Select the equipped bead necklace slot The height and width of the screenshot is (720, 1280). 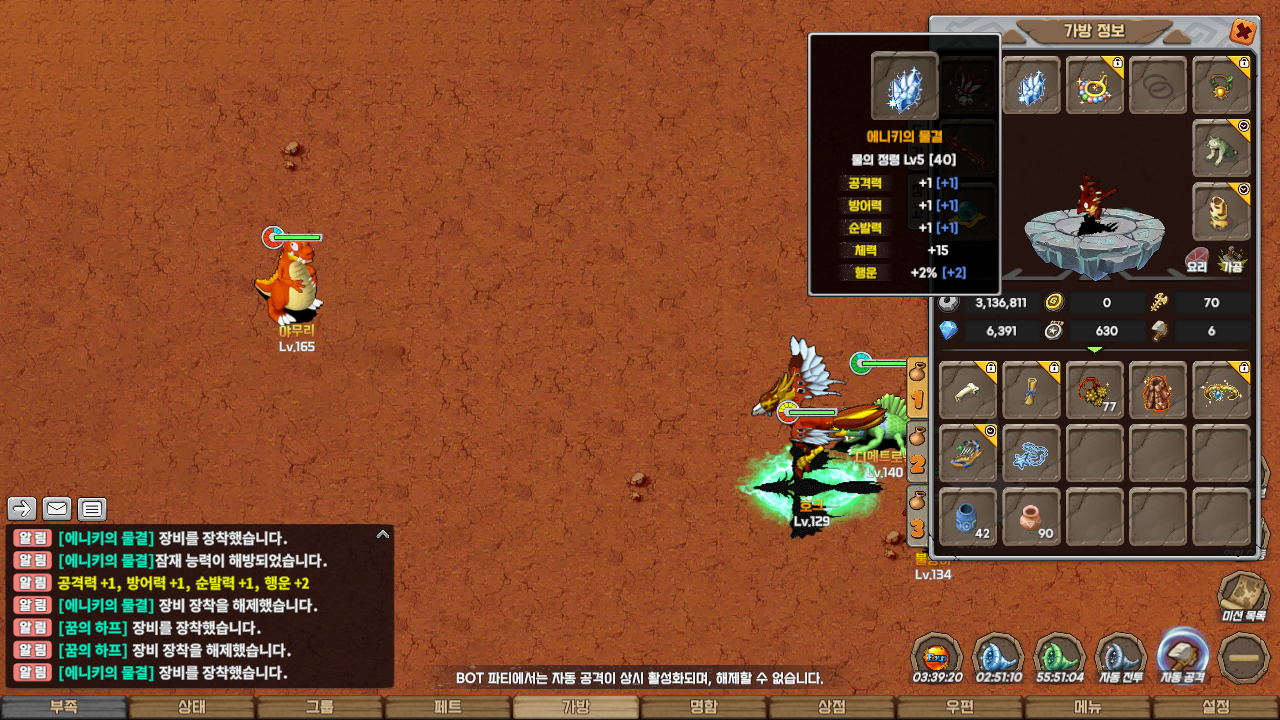(x=1095, y=86)
